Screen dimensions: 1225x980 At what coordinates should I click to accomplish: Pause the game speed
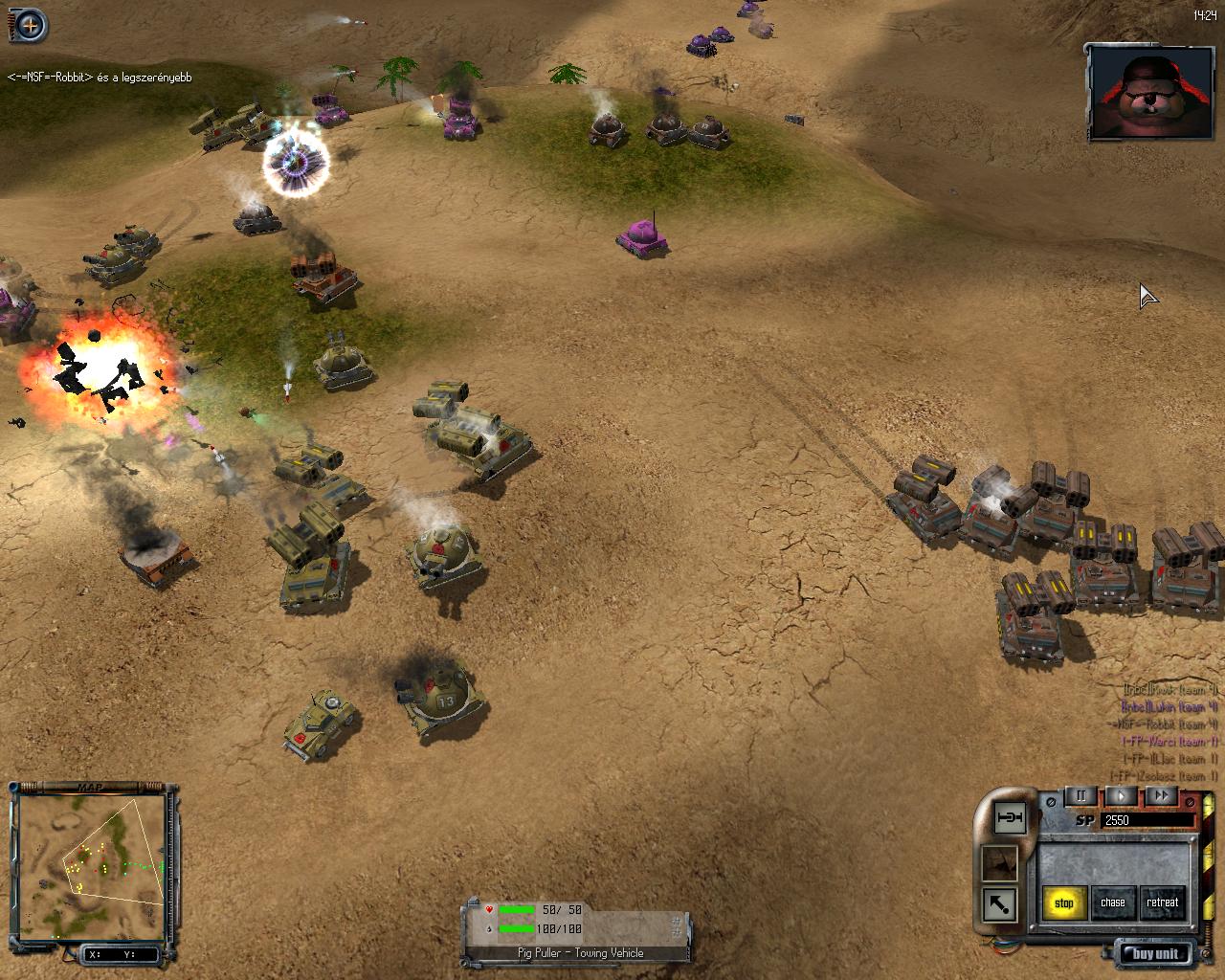pyautogui.click(x=1081, y=795)
